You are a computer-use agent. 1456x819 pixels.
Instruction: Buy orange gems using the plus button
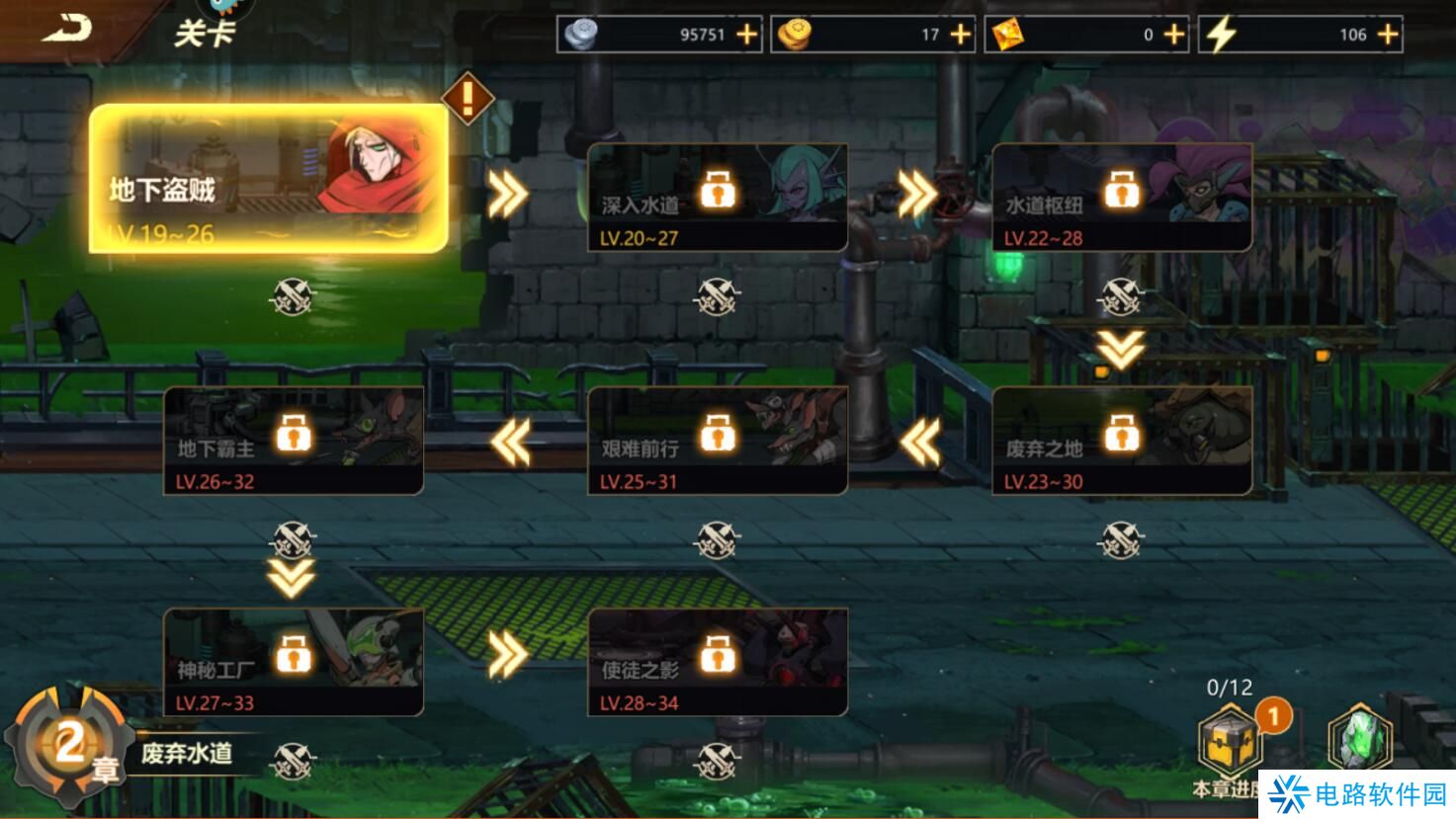pos(1174,35)
